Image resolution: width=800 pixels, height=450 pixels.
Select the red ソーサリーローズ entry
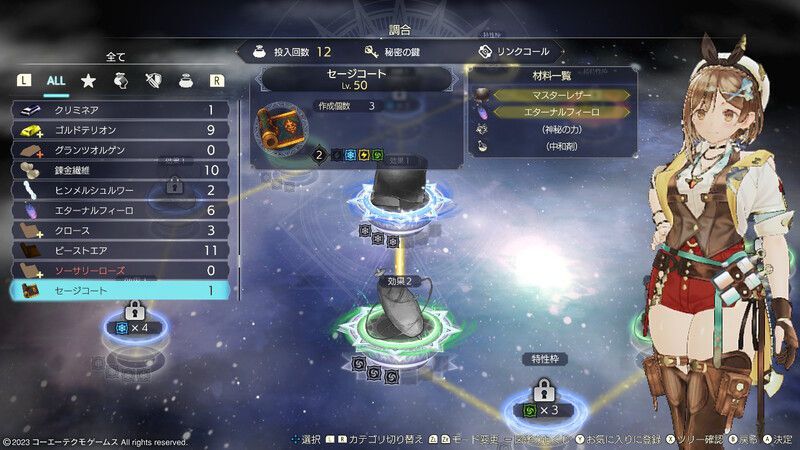pyautogui.click(x=120, y=270)
